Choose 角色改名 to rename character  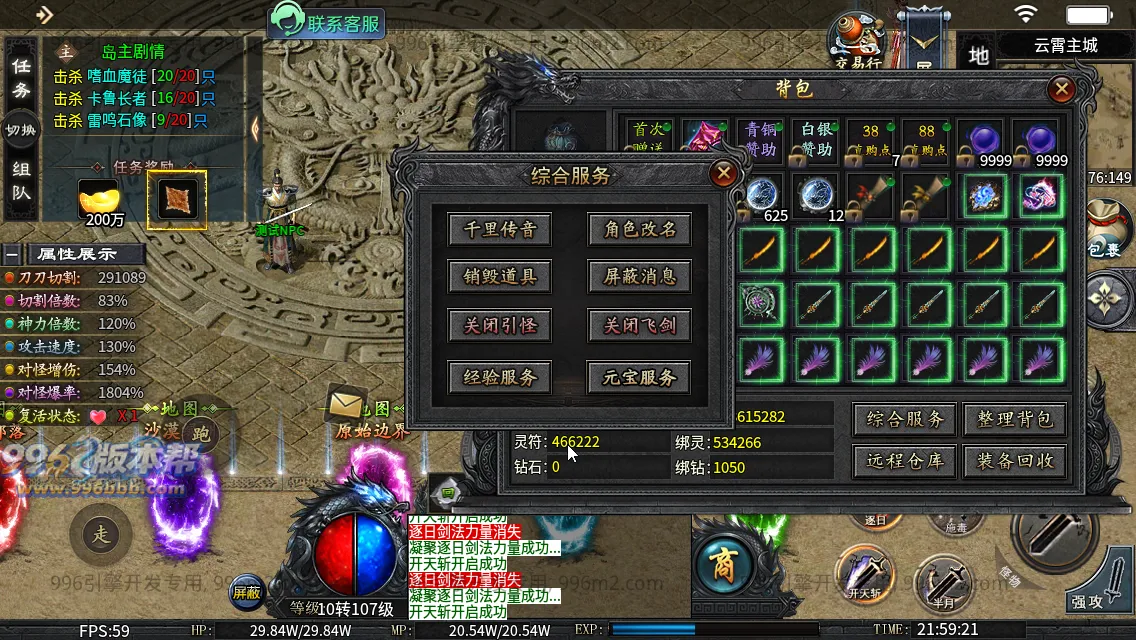coord(639,229)
